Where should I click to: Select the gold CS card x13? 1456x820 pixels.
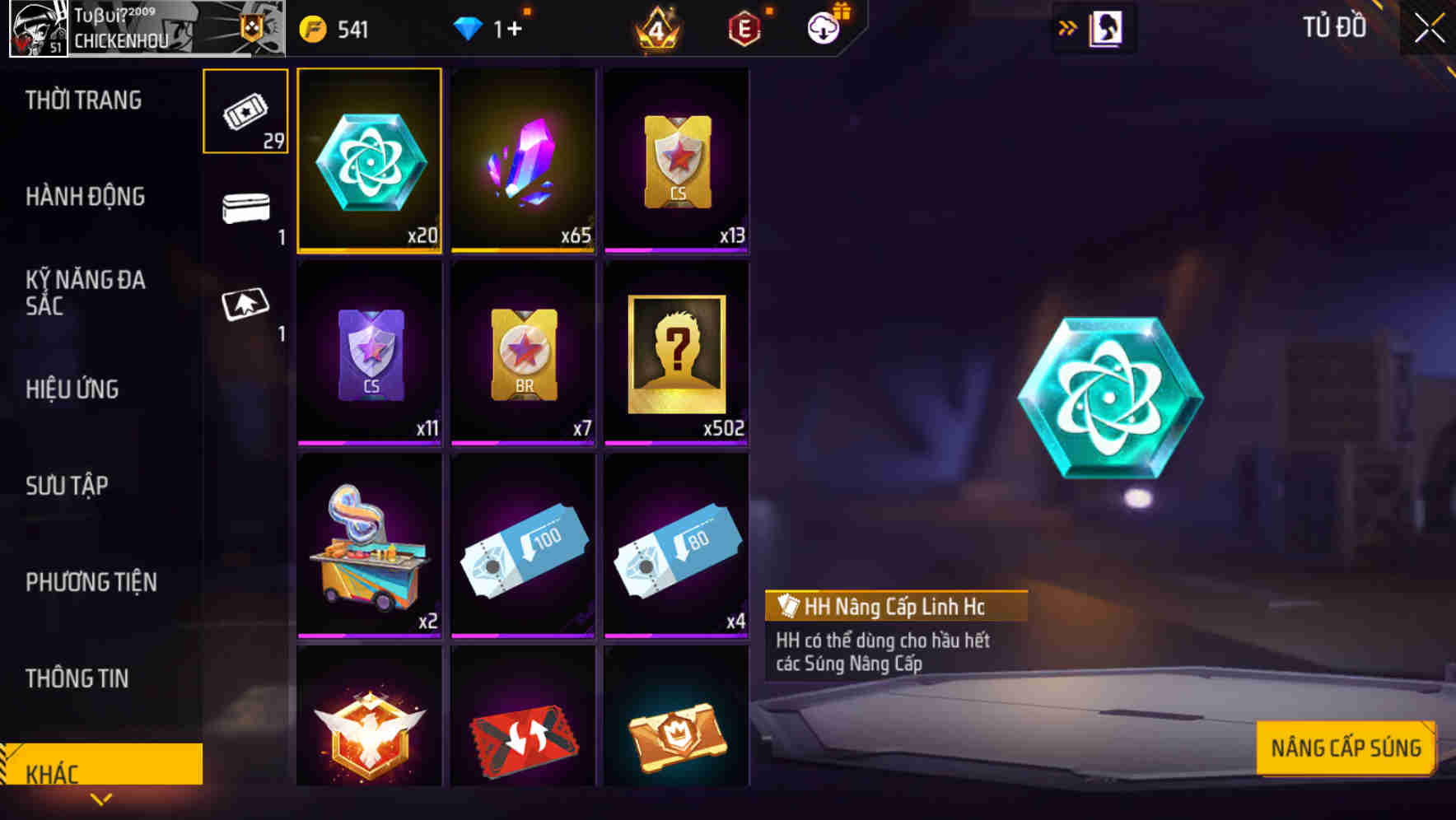click(x=677, y=161)
